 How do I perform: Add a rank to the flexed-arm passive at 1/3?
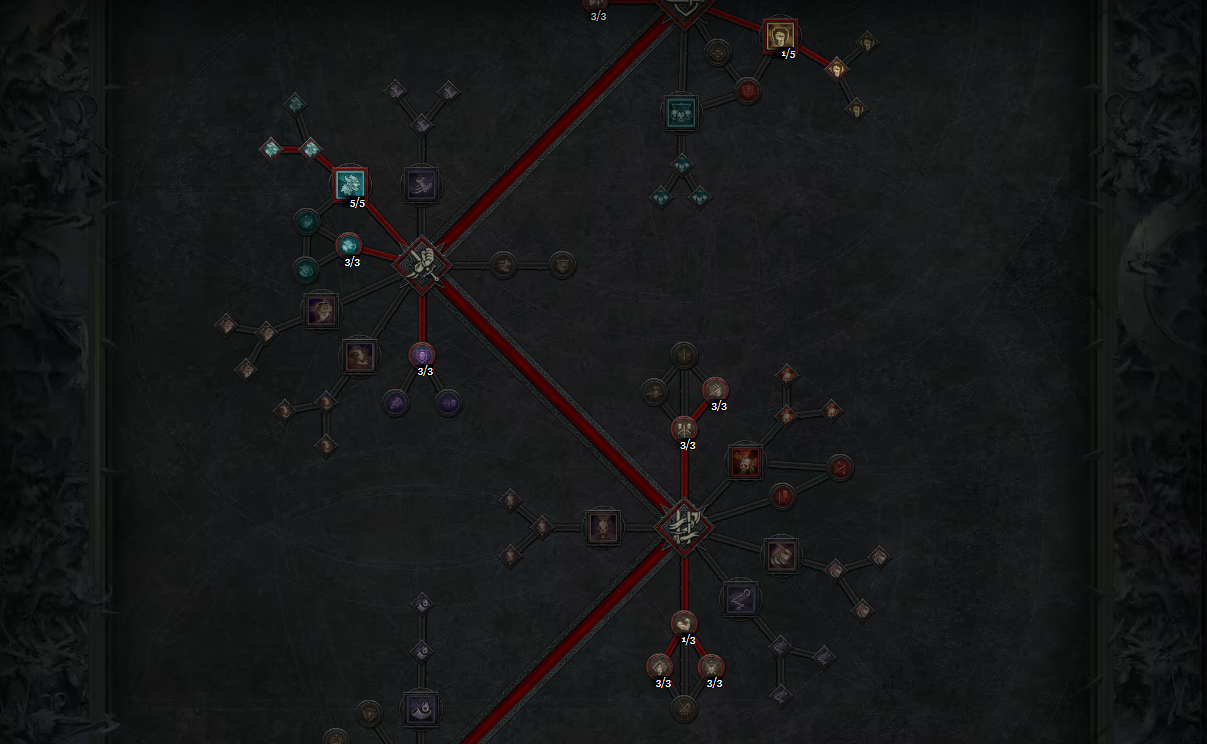(684, 624)
